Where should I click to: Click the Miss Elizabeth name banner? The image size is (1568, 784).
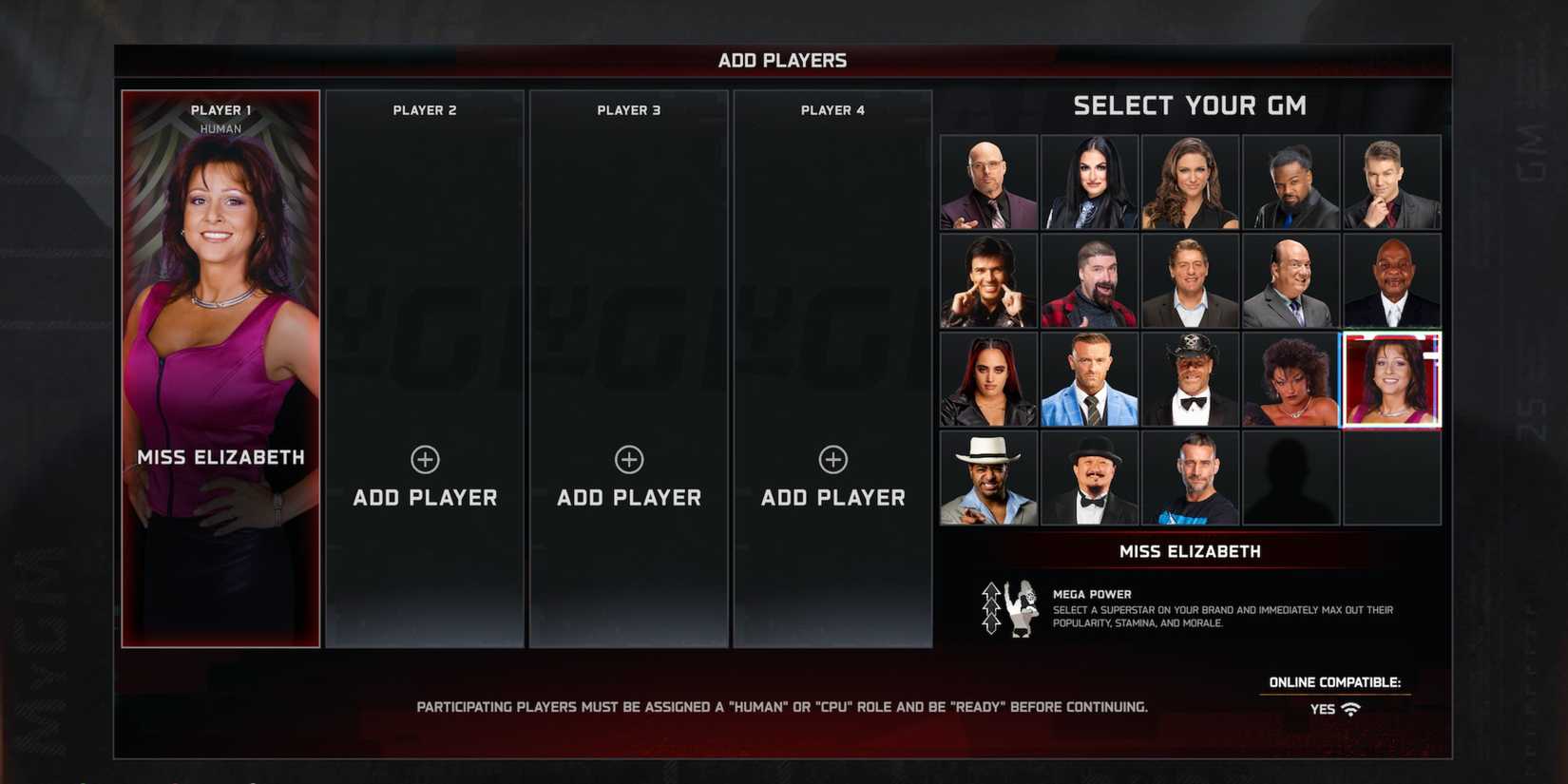tap(1191, 551)
